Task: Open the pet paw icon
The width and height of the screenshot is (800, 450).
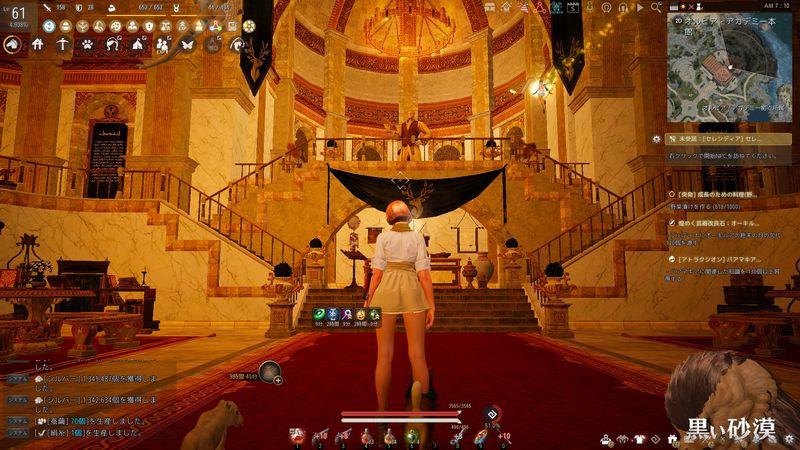Action: 88,44
